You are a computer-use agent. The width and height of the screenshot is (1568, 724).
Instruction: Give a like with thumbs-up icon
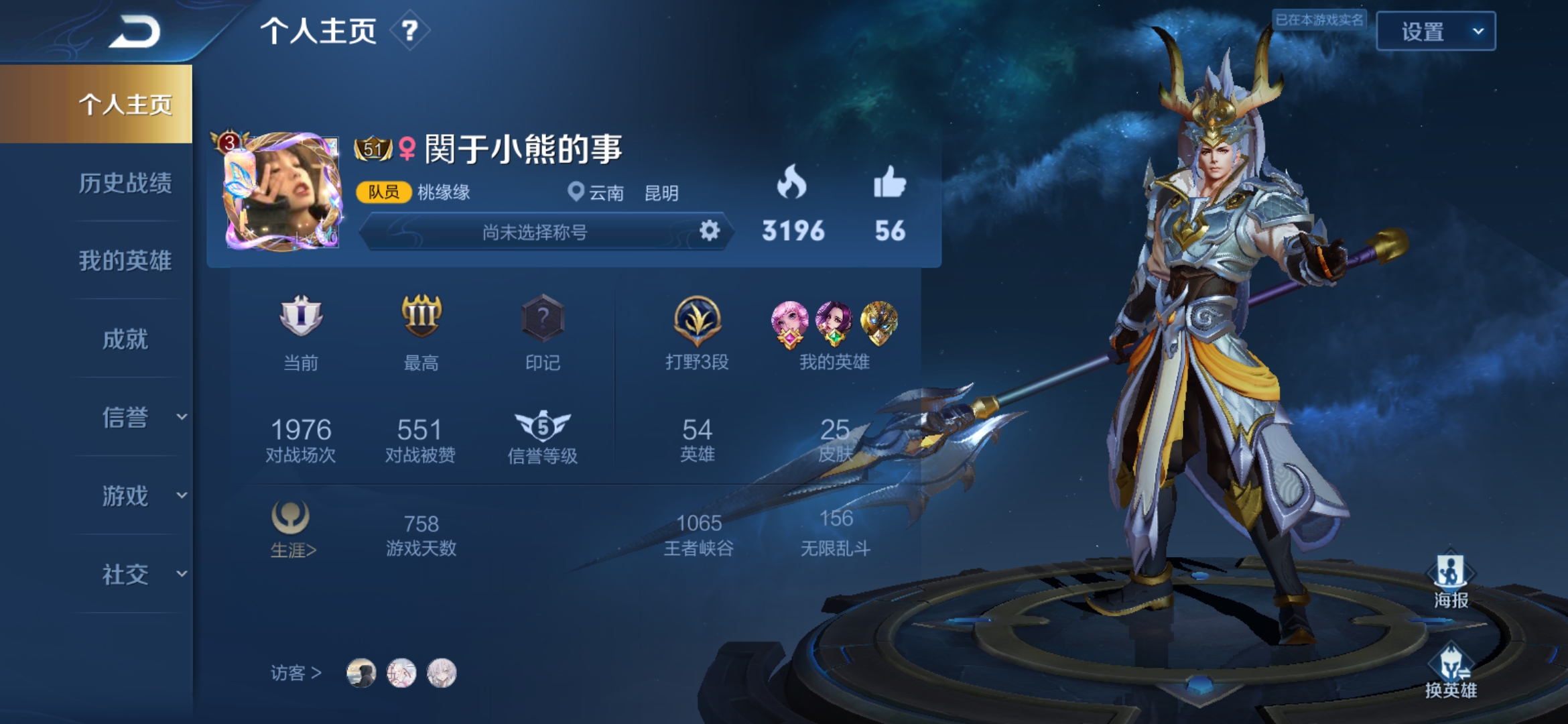(889, 182)
